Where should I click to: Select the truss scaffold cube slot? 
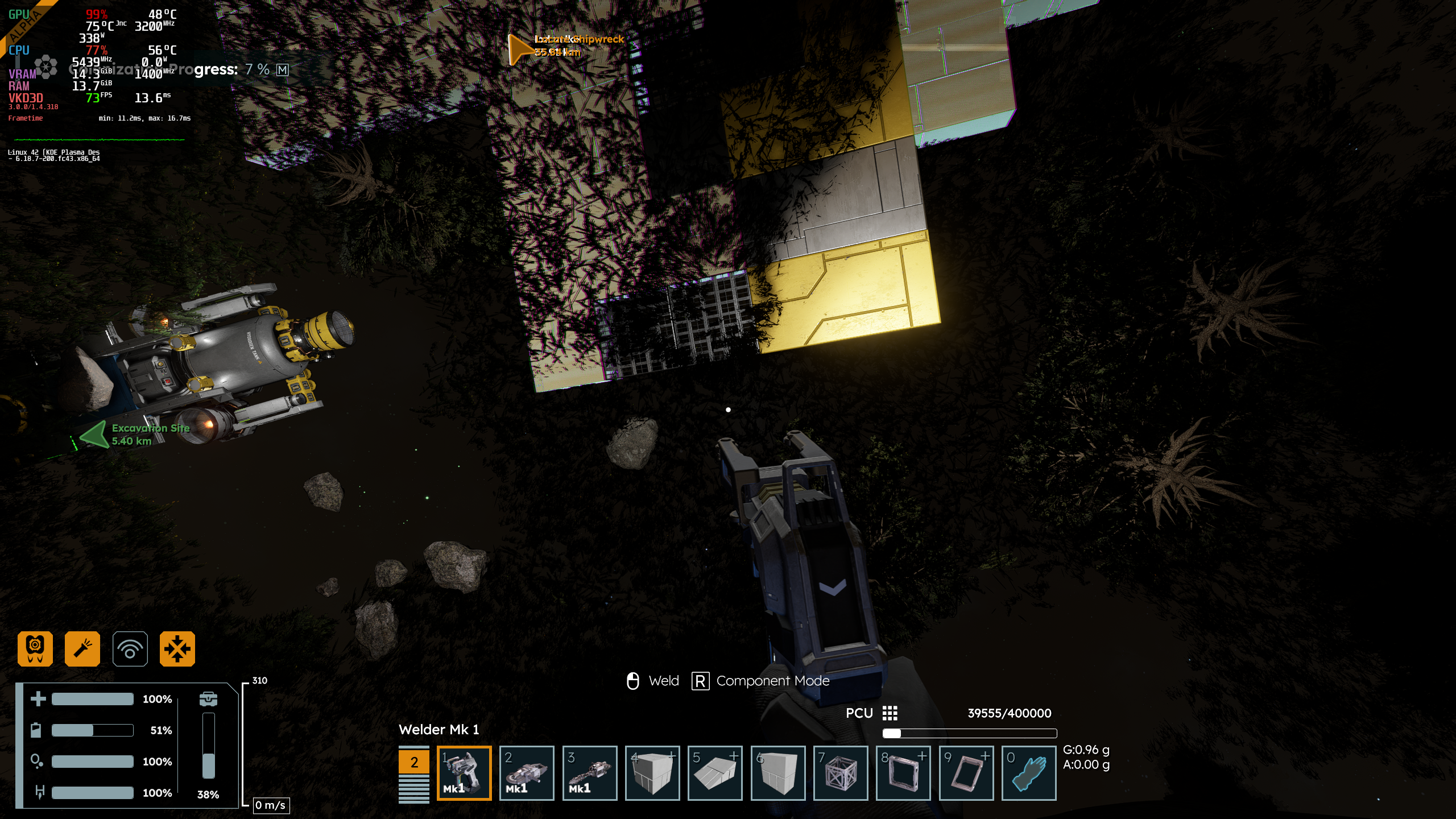841,773
